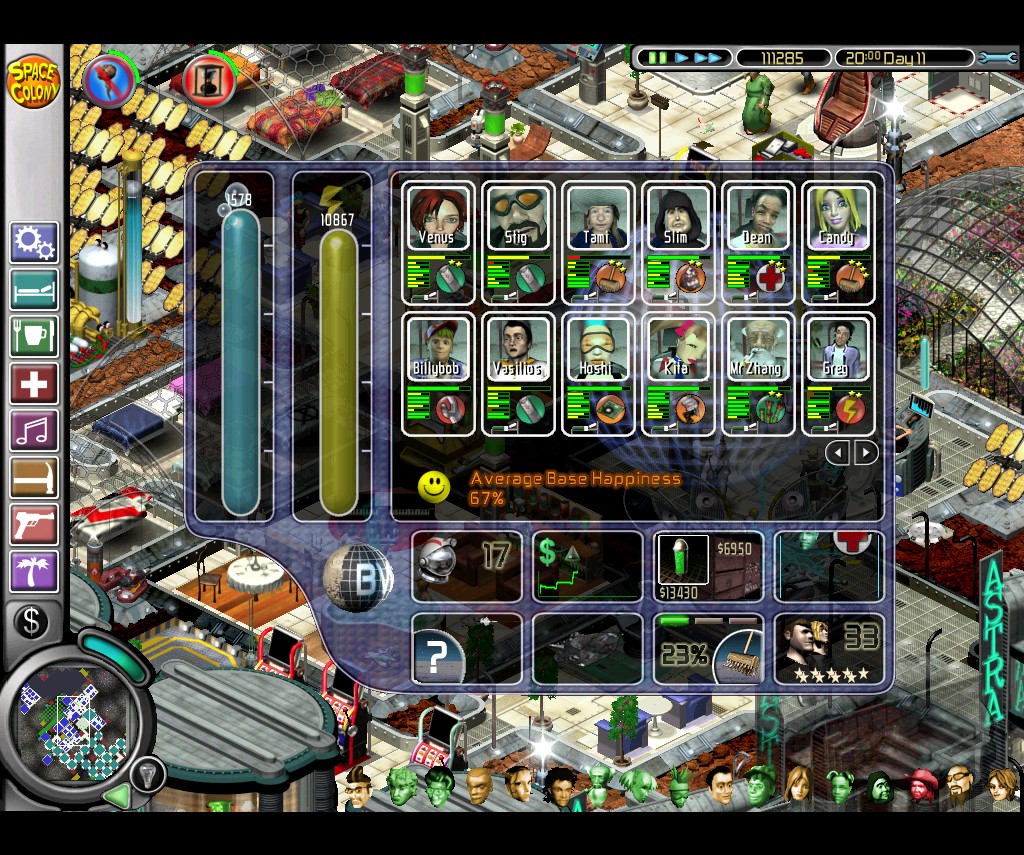Select the pistol security build category
The width and height of the screenshot is (1024, 855).
34,524
